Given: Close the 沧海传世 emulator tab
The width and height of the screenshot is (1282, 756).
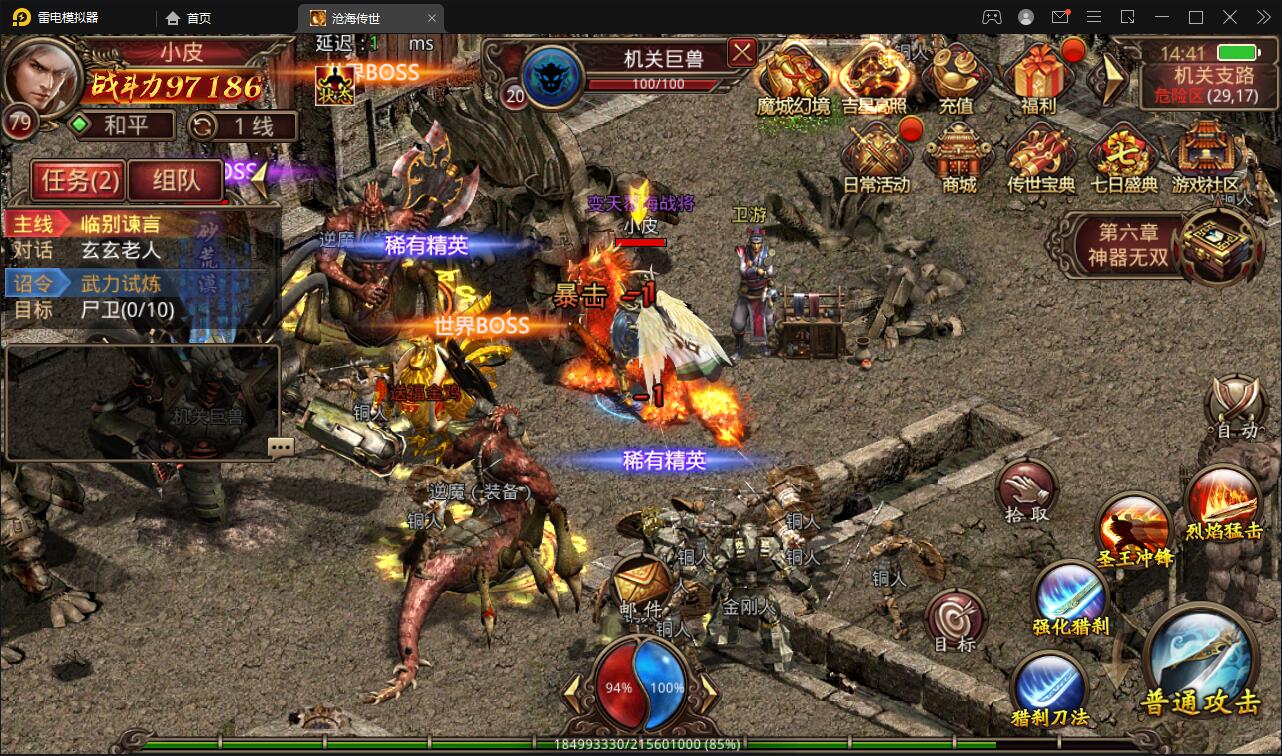Looking at the screenshot, I should pos(432,18).
